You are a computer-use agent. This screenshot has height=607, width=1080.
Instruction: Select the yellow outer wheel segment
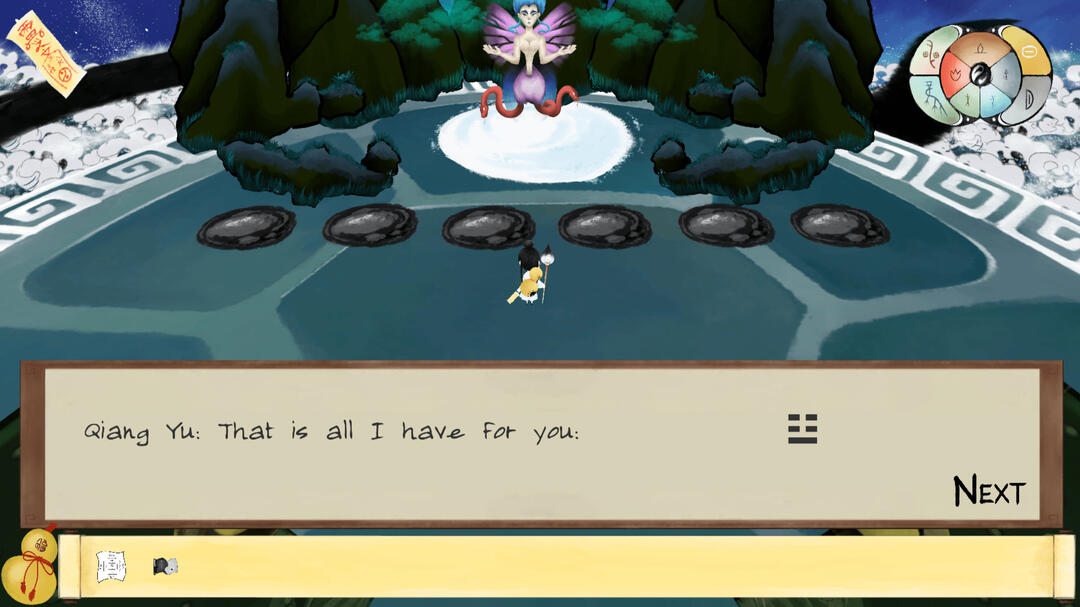click(x=1029, y=50)
